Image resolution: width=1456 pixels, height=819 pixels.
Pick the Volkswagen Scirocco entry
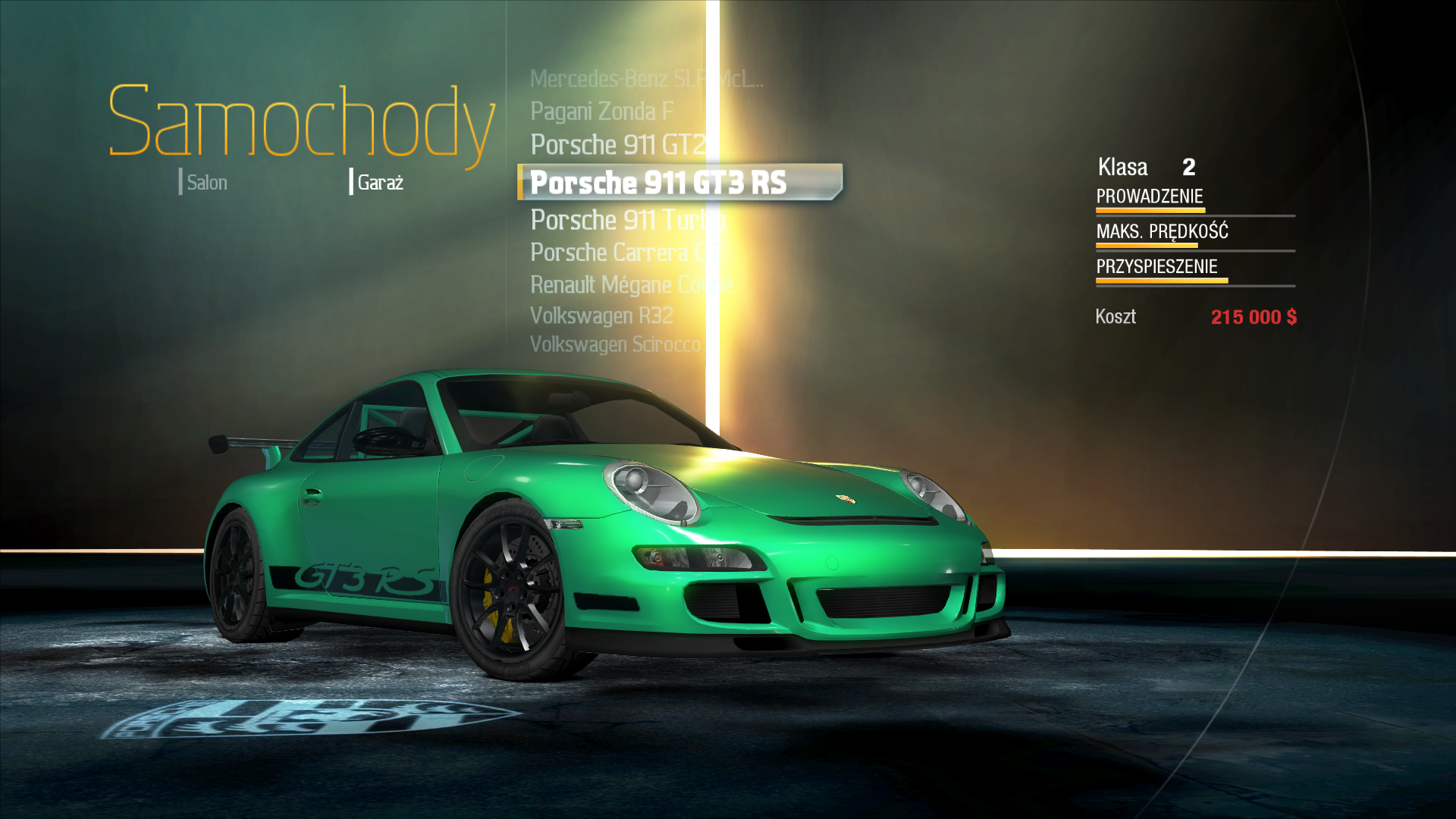click(x=615, y=344)
